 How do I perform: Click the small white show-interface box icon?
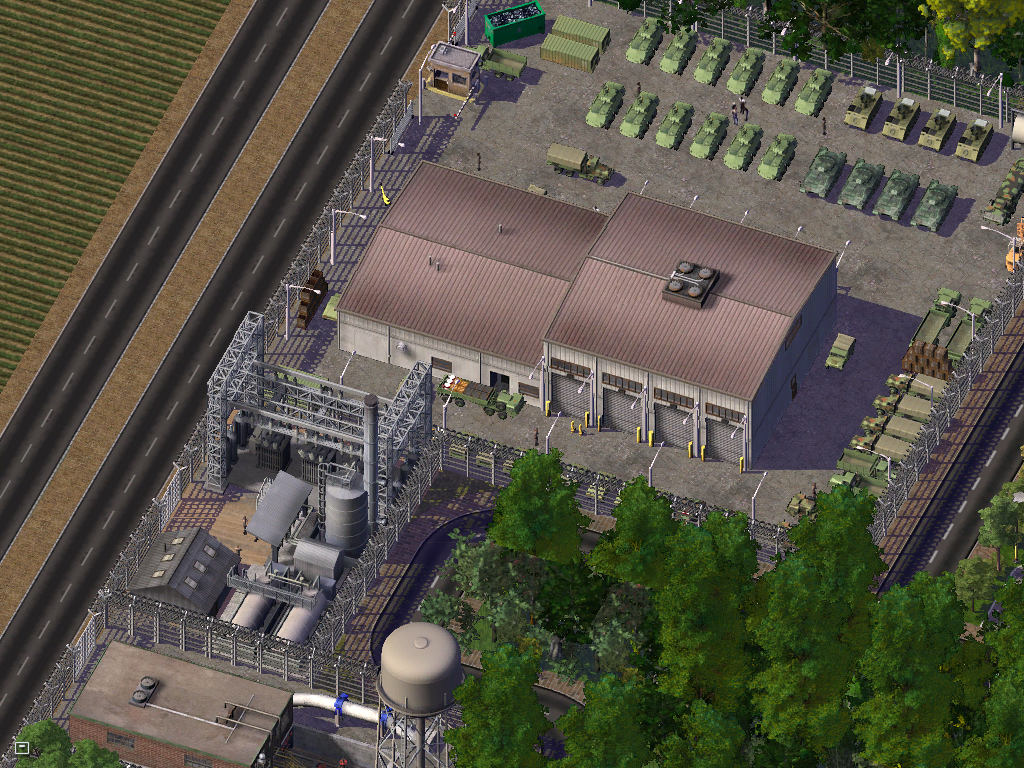(21, 747)
